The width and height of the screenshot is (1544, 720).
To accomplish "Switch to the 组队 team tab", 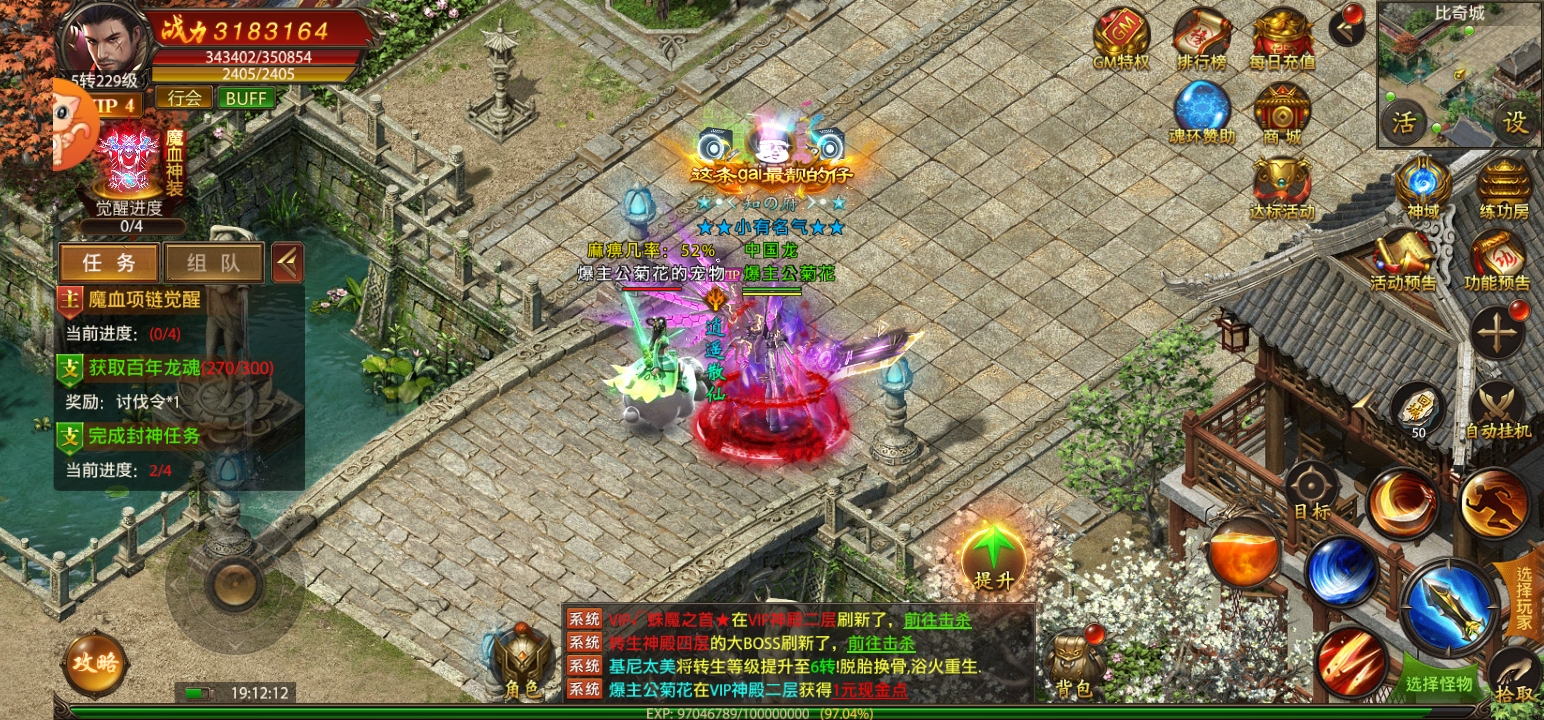I will coord(213,262).
